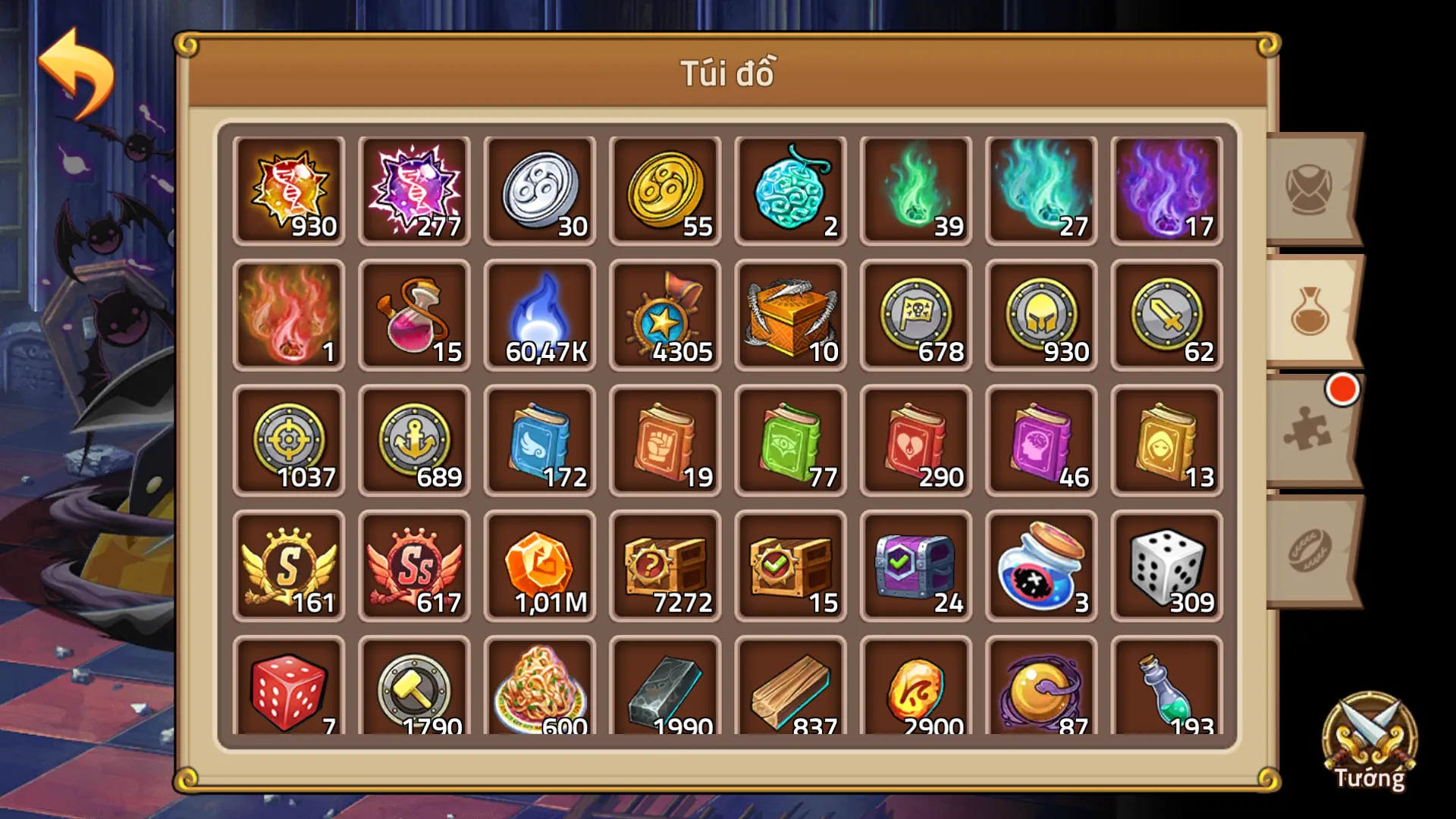Select the ship wheel medal item
Image resolution: width=1456 pixels, height=819 pixels.
(664, 314)
